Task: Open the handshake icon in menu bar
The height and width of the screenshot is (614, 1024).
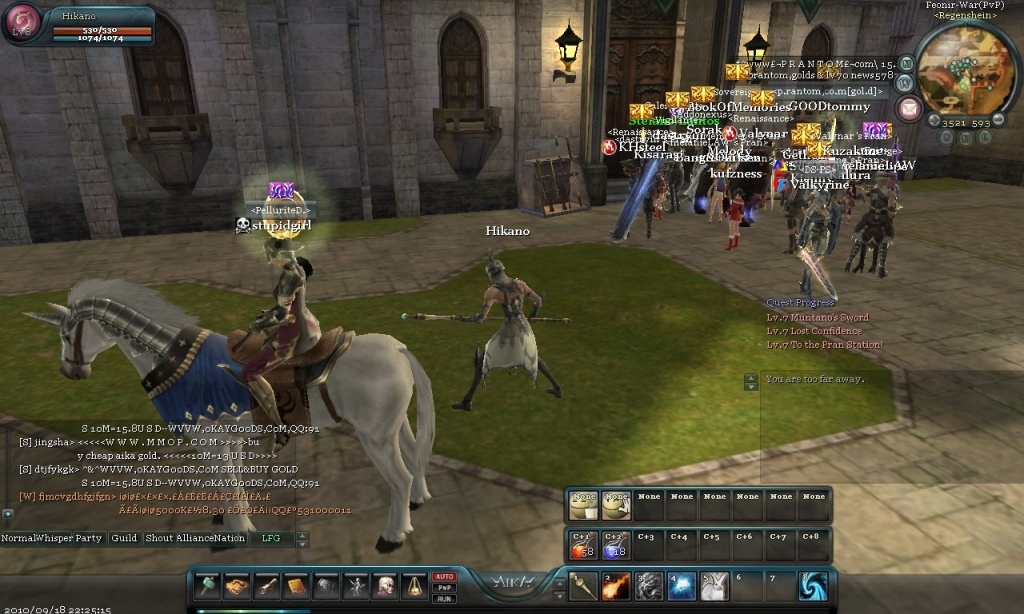Action: [x=237, y=586]
